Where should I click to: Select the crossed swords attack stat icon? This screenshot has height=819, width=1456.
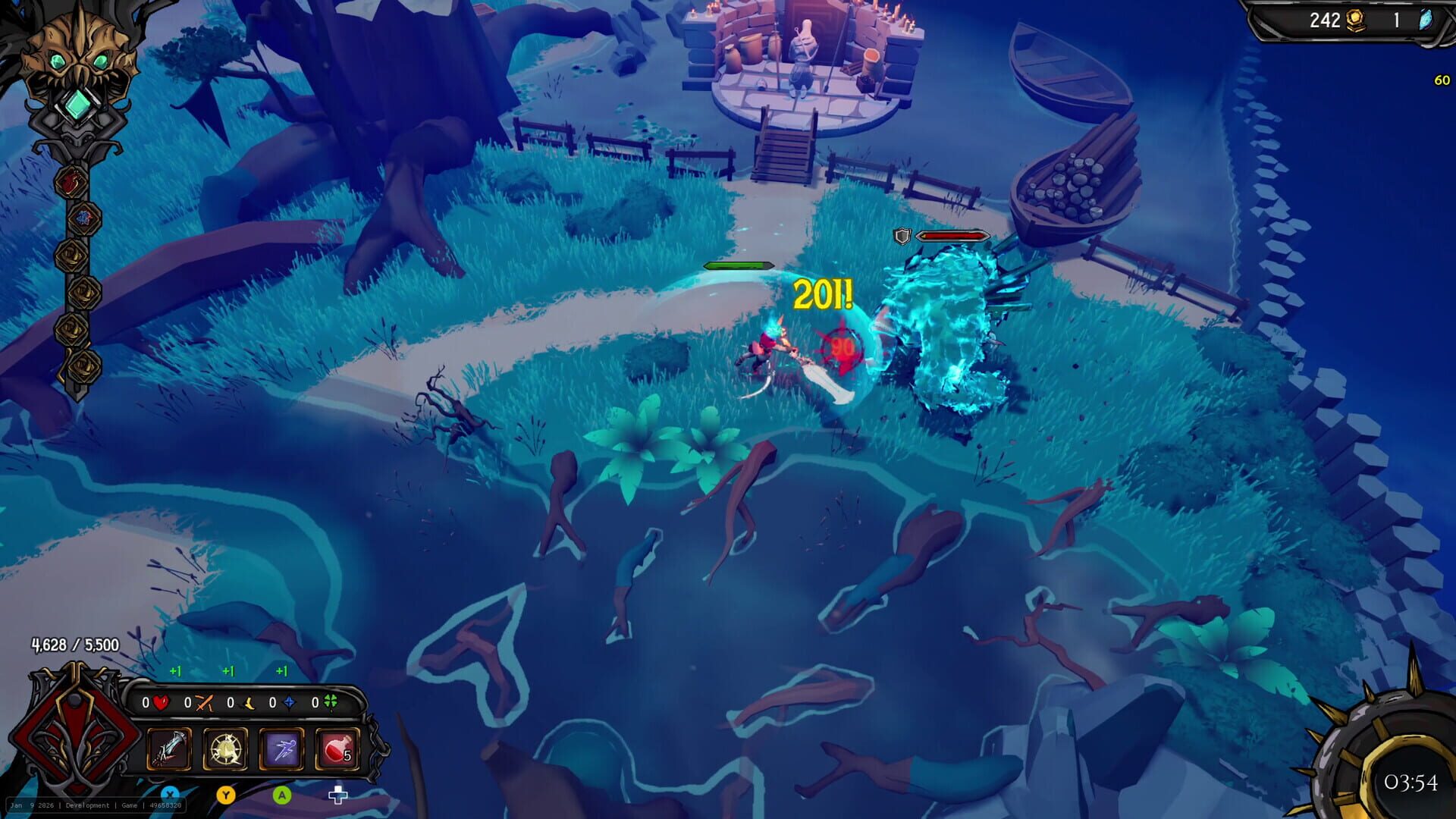point(204,703)
